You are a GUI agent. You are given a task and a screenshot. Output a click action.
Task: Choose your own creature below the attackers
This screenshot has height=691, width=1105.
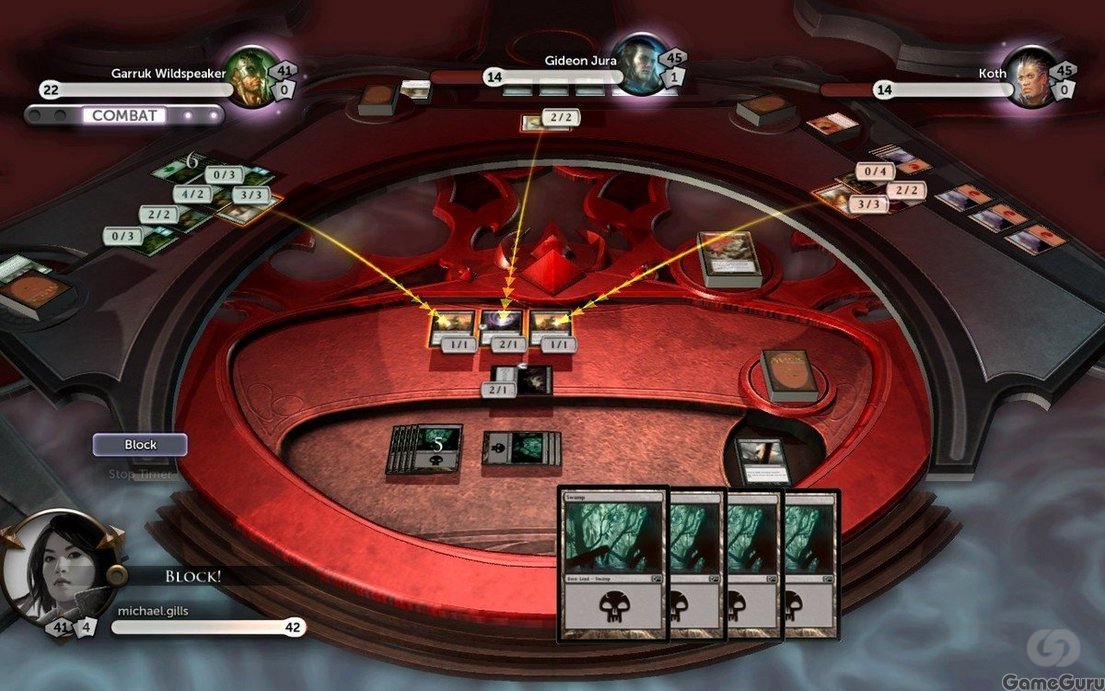(524, 380)
